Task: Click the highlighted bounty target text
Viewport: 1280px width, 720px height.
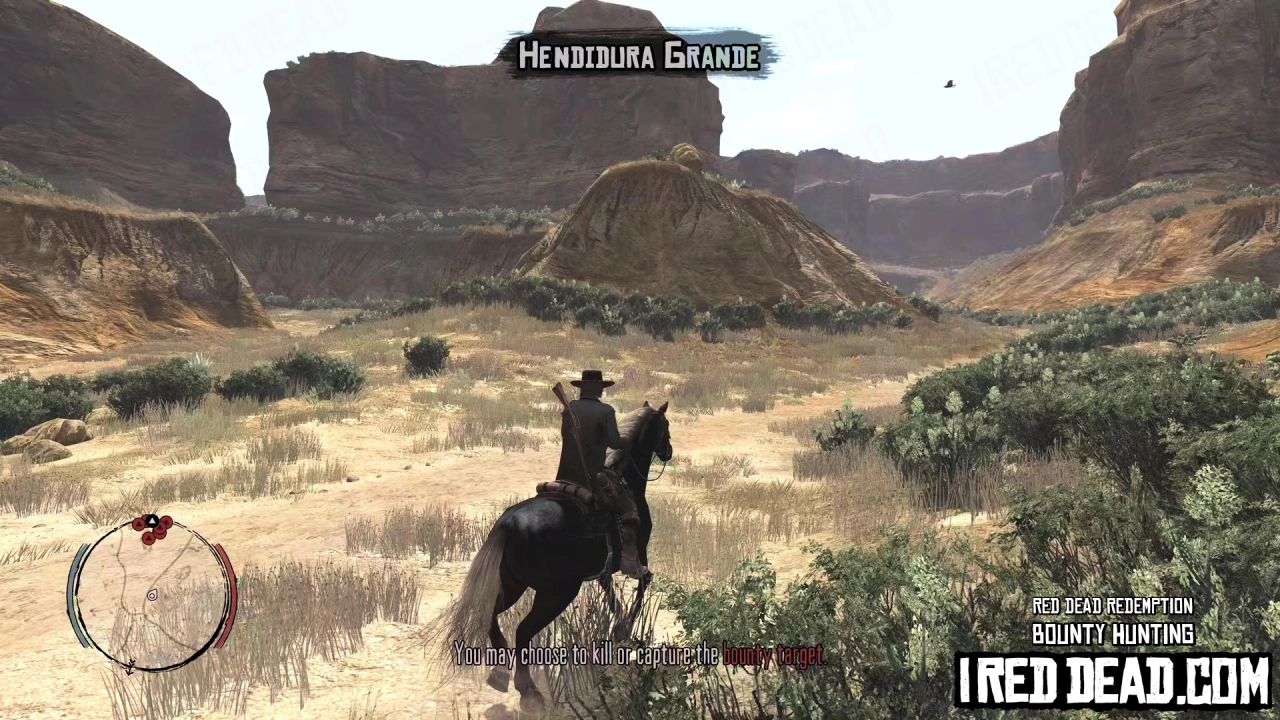Action: 771,657
